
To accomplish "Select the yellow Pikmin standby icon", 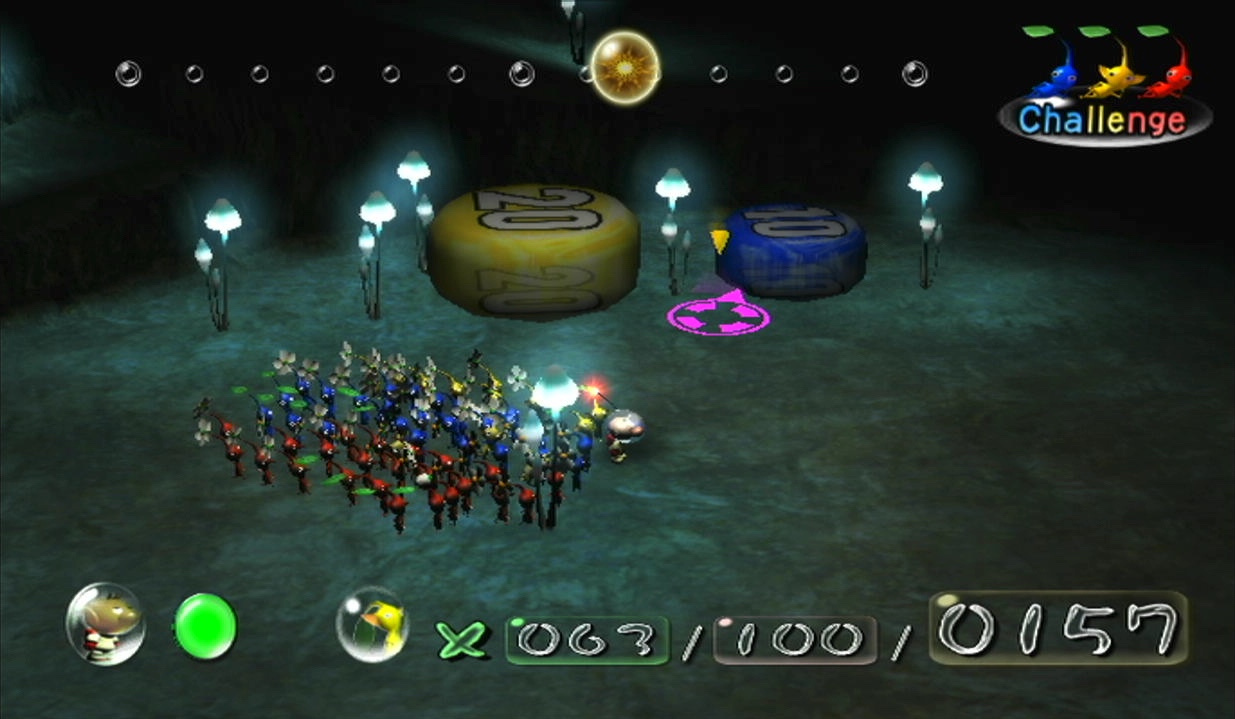I will pyautogui.click(x=371, y=625).
